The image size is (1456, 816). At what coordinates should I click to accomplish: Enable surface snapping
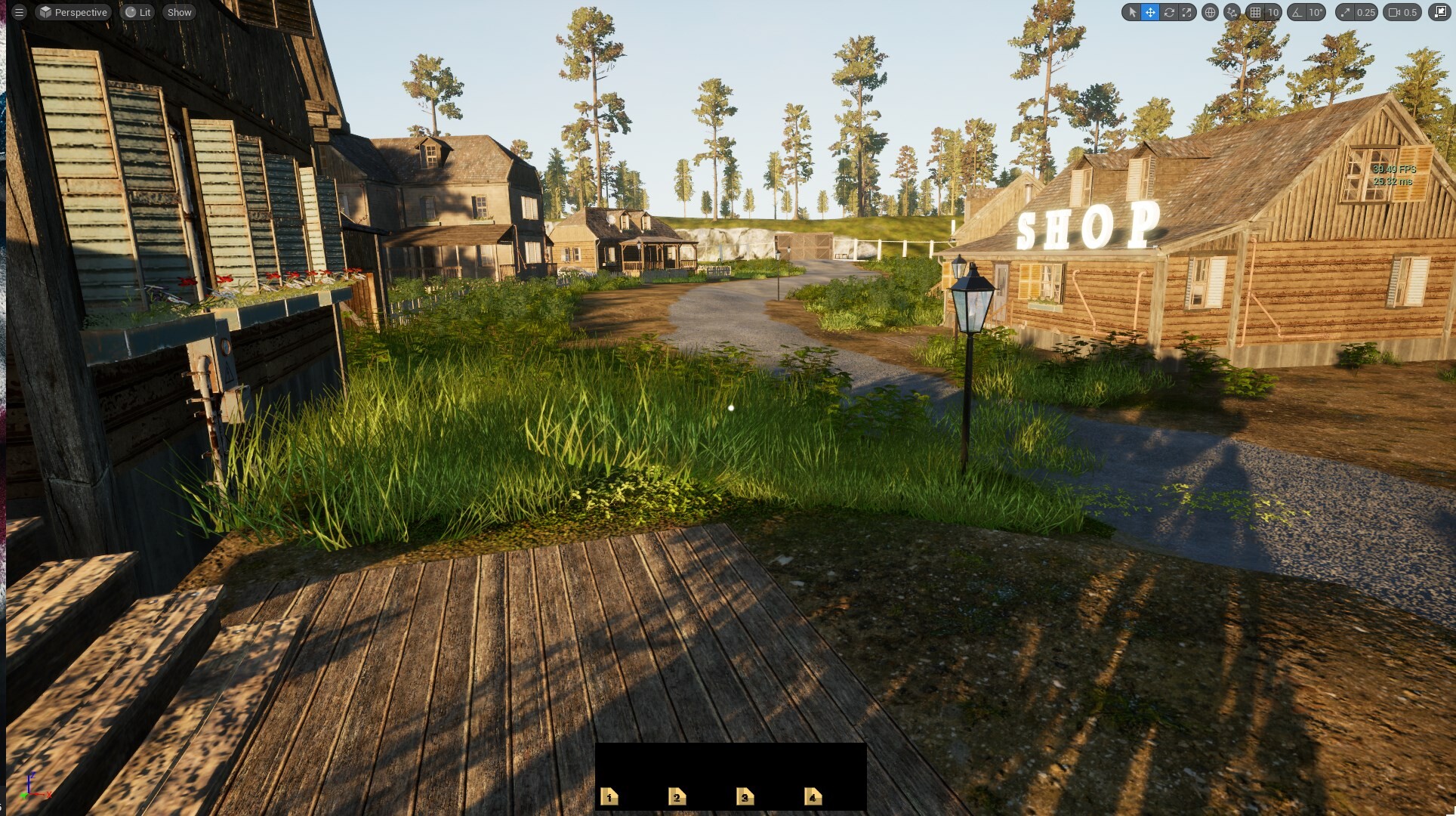[1231, 12]
